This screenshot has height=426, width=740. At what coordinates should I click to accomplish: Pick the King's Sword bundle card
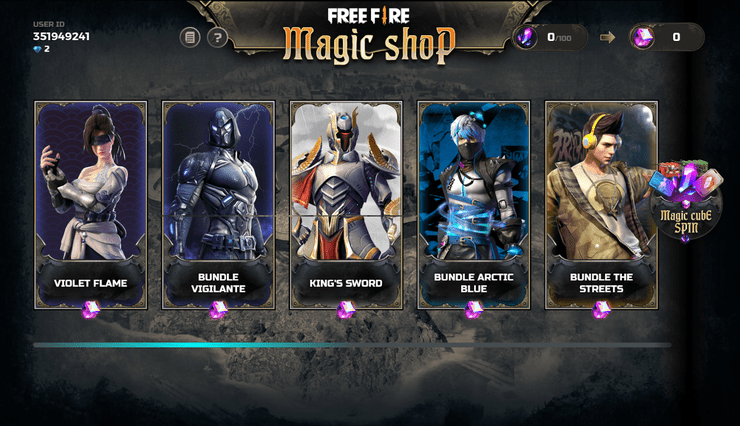coord(346,204)
